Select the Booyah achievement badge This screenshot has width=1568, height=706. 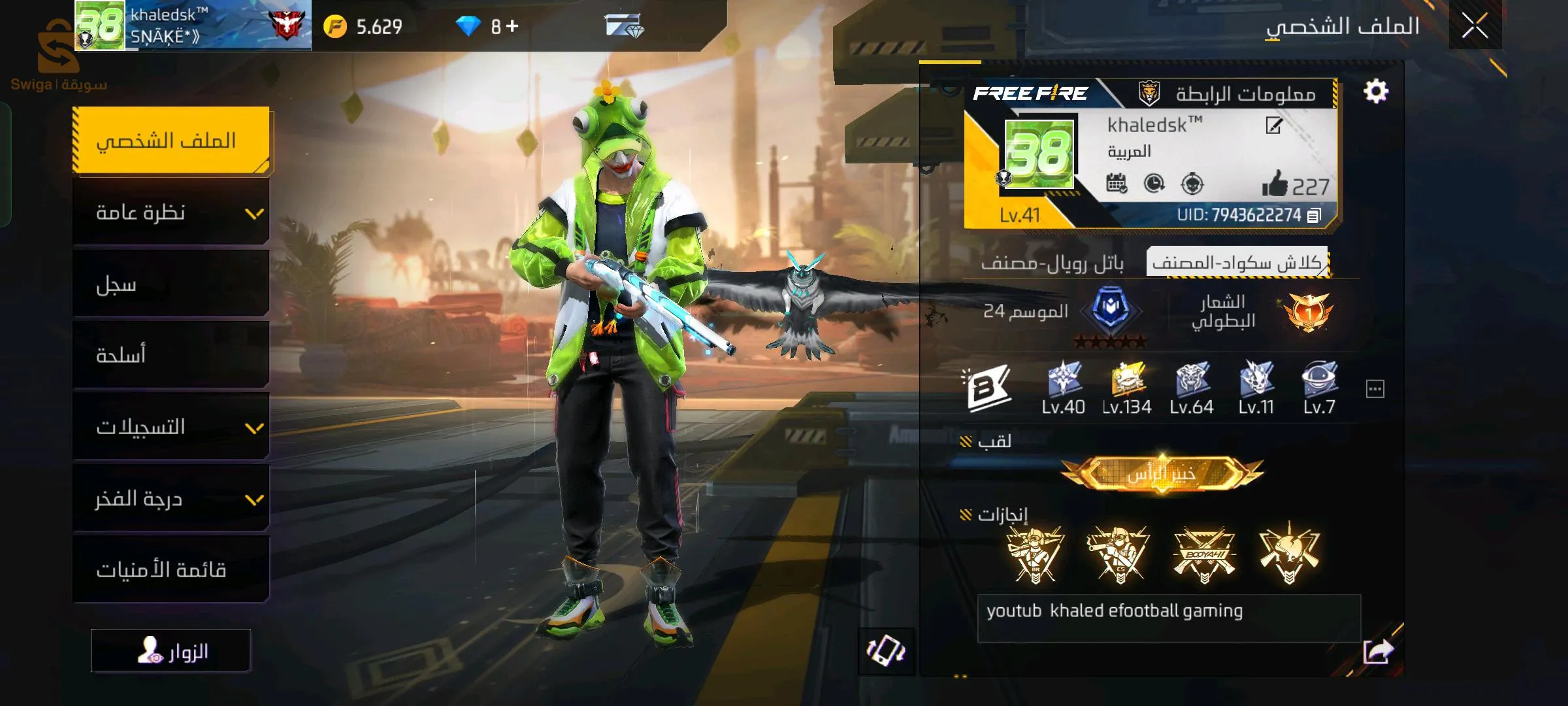coord(1204,555)
